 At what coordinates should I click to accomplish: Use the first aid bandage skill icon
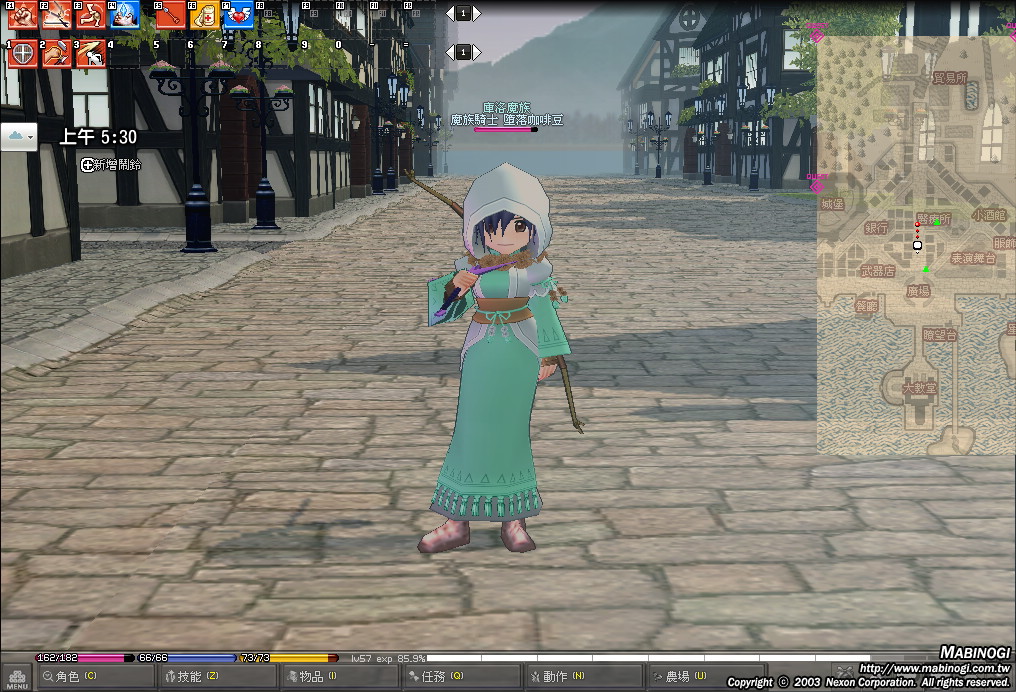coord(204,15)
